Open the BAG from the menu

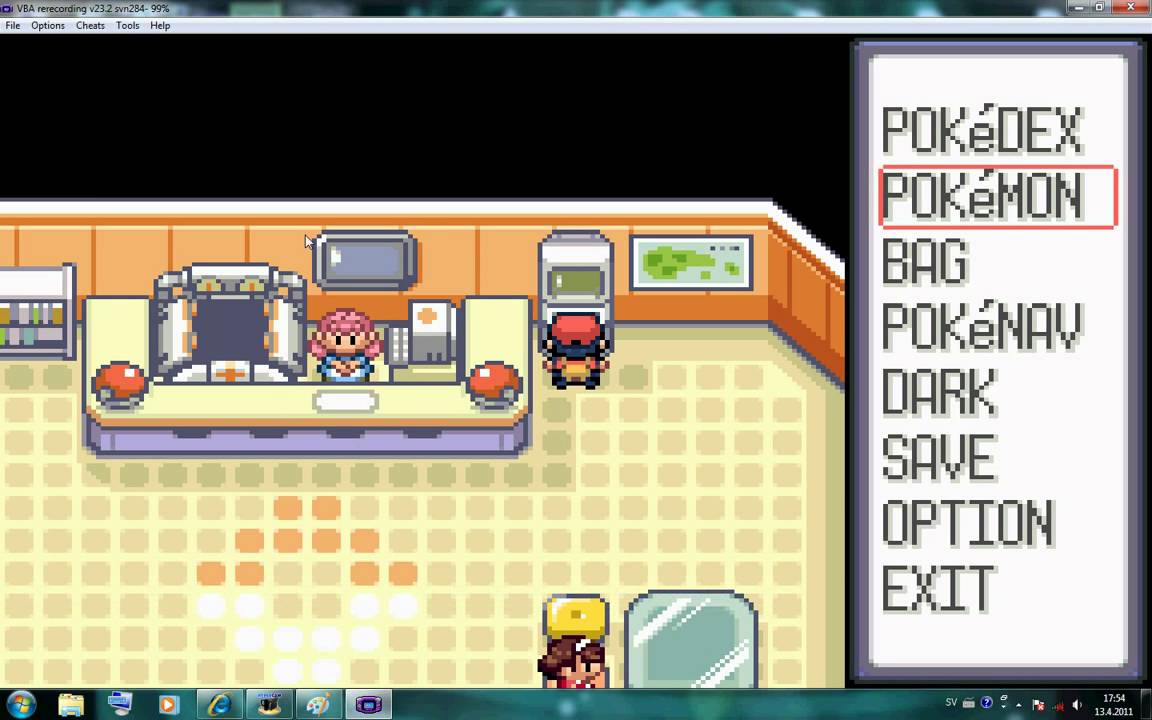[925, 262]
